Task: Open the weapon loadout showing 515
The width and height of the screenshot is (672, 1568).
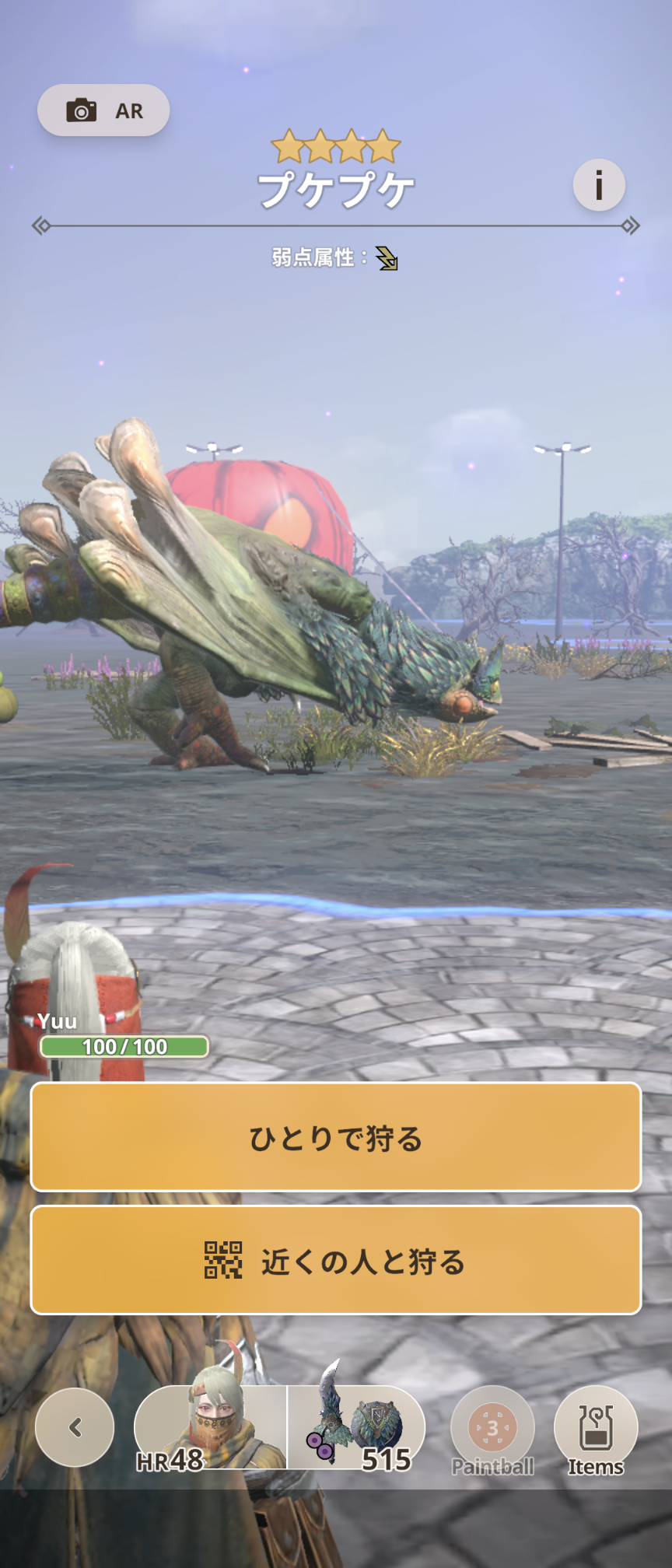Action: click(x=356, y=1428)
